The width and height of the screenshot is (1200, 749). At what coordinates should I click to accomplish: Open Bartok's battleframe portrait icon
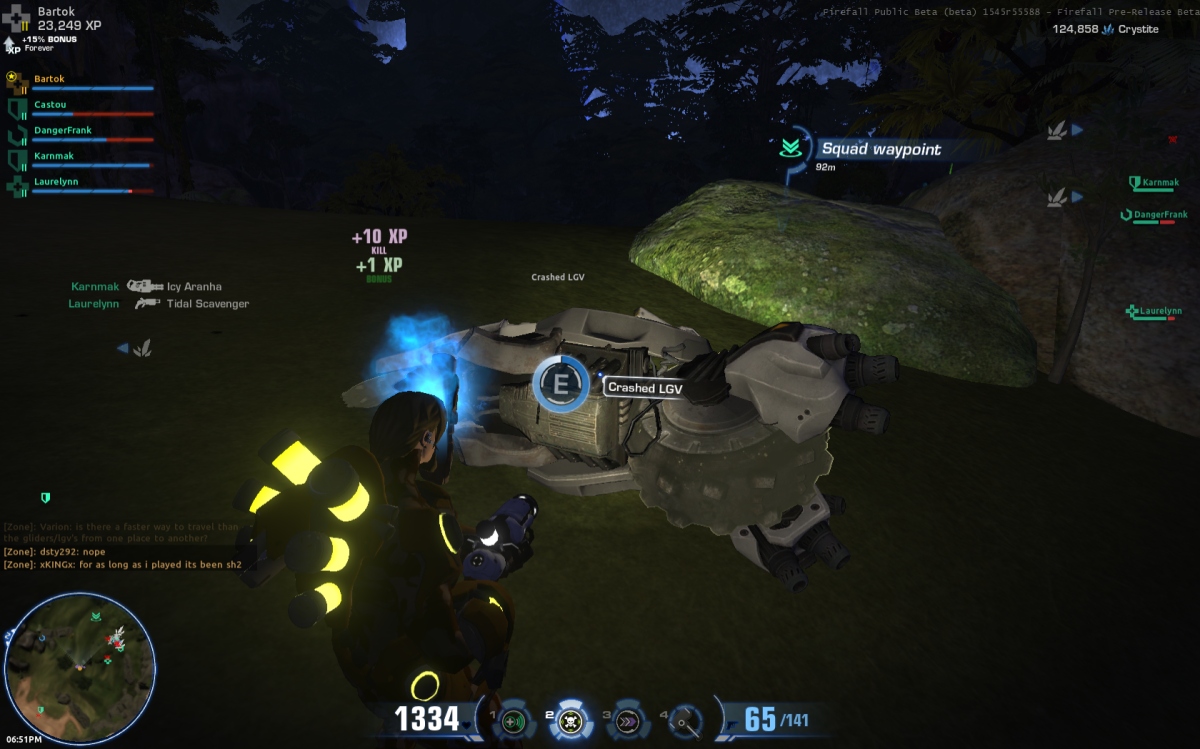pos(18,17)
